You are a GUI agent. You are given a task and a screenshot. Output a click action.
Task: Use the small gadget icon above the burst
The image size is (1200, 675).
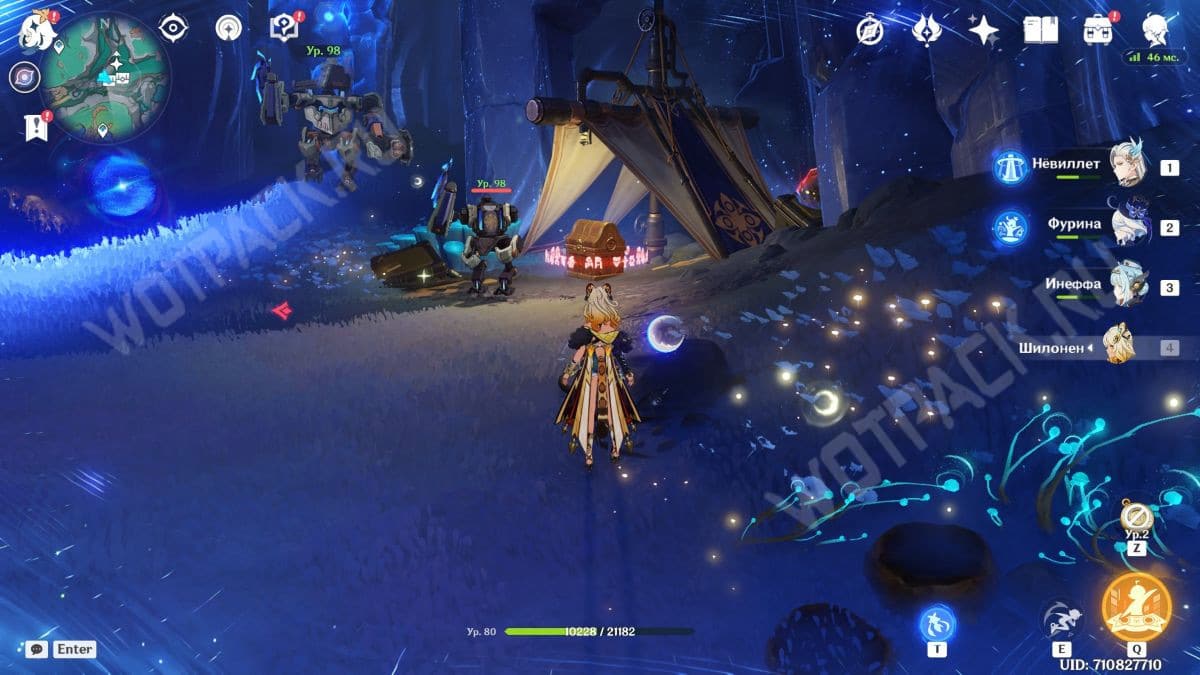(1135, 517)
